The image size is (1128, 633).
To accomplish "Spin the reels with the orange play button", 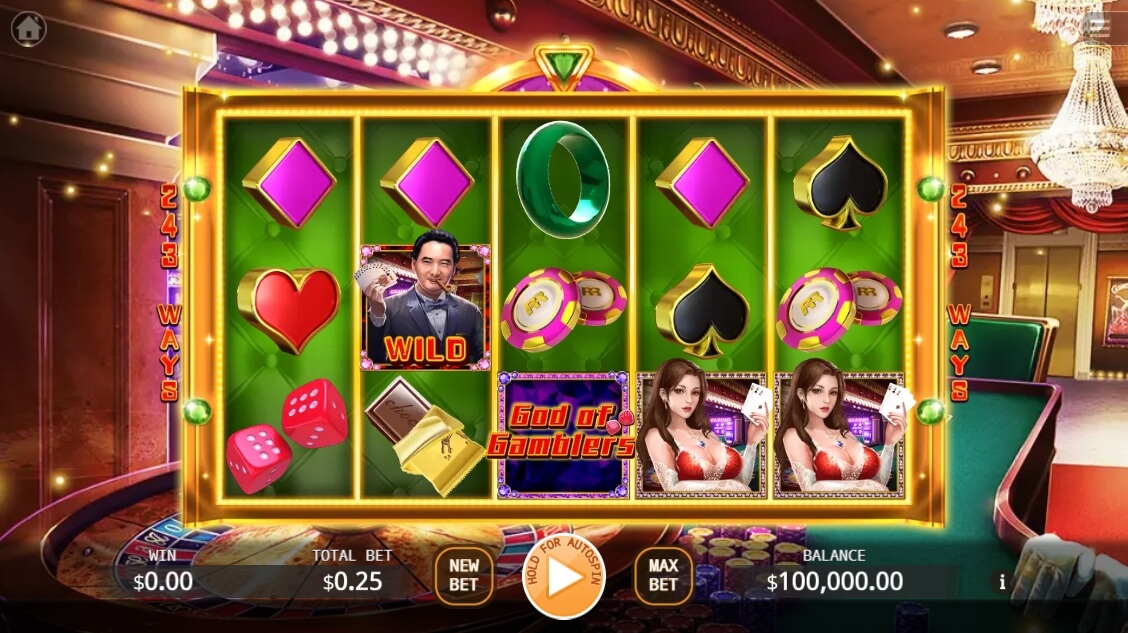I will 563,577.
